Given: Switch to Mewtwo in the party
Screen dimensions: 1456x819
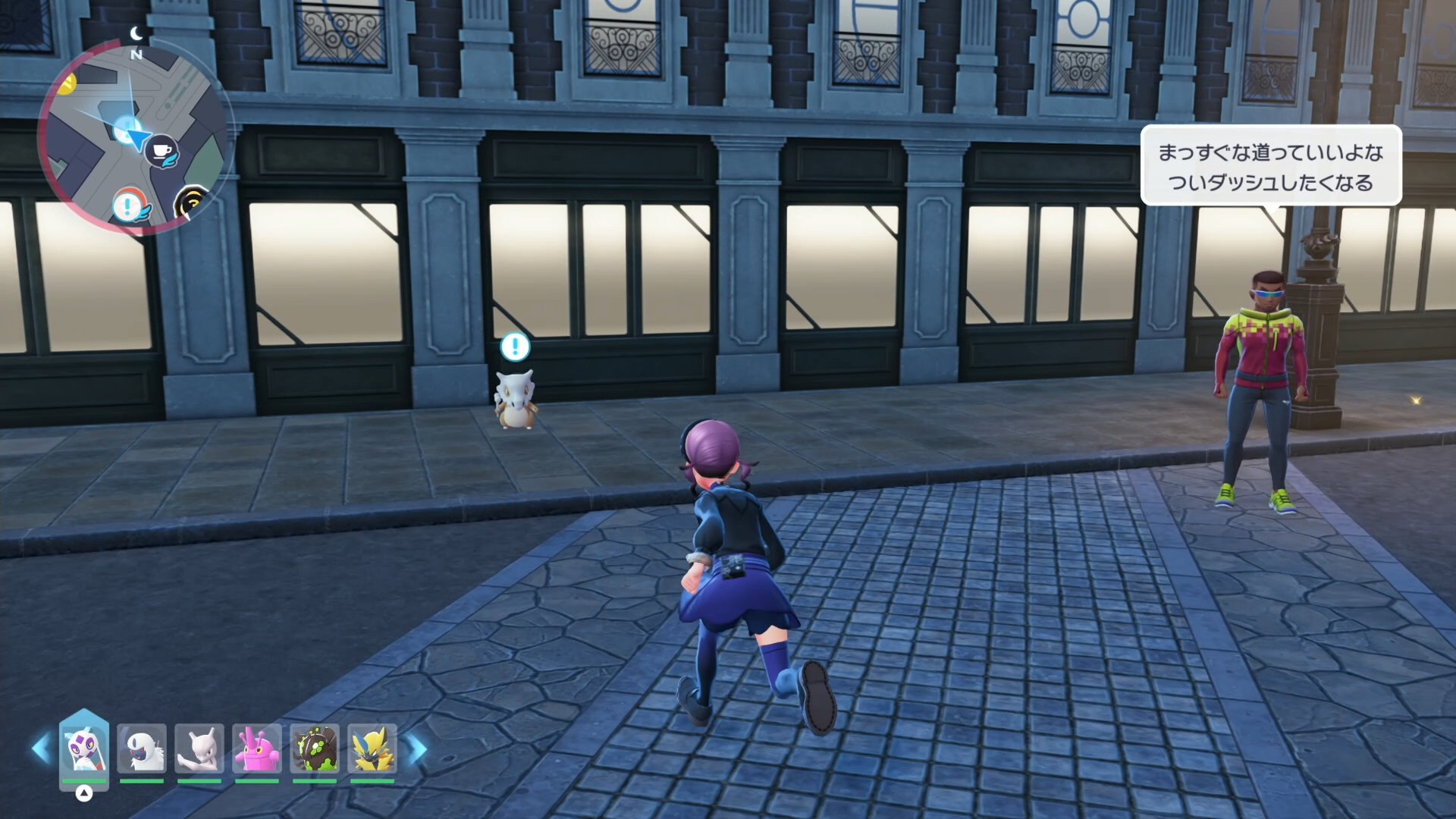Looking at the screenshot, I should point(199,748).
